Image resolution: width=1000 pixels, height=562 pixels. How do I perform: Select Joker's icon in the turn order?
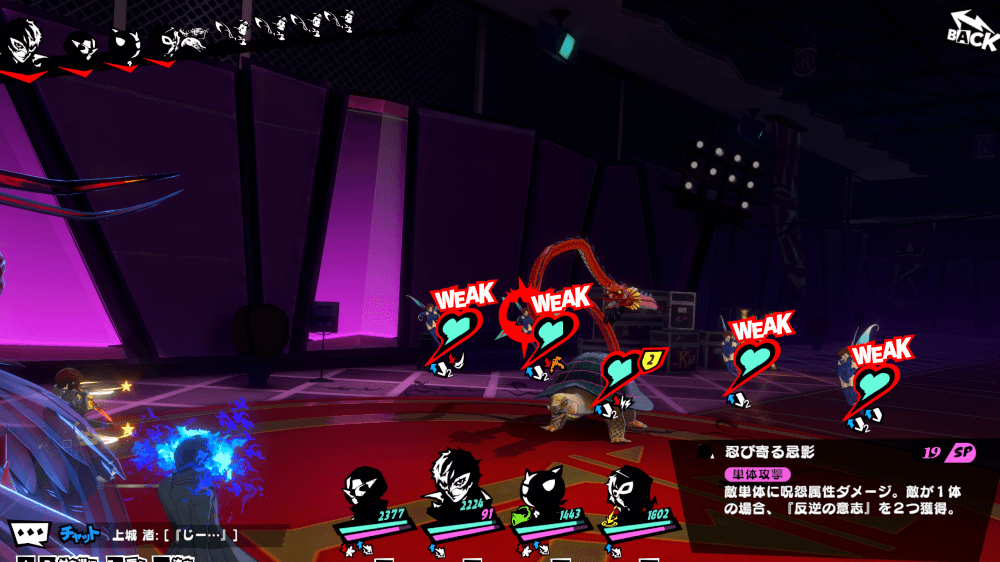click(20, 45)
